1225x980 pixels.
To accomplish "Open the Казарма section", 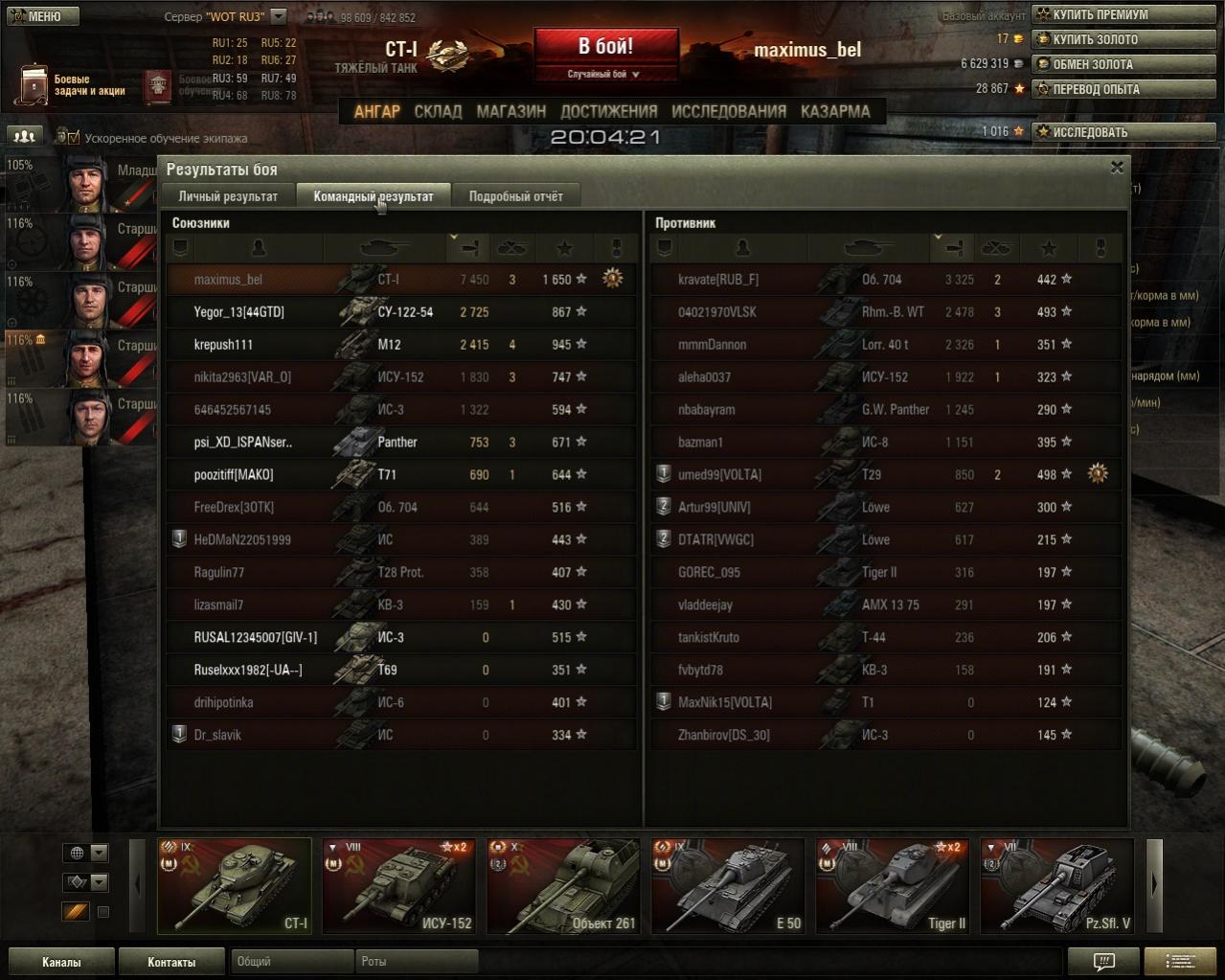I will coord(835,111).
